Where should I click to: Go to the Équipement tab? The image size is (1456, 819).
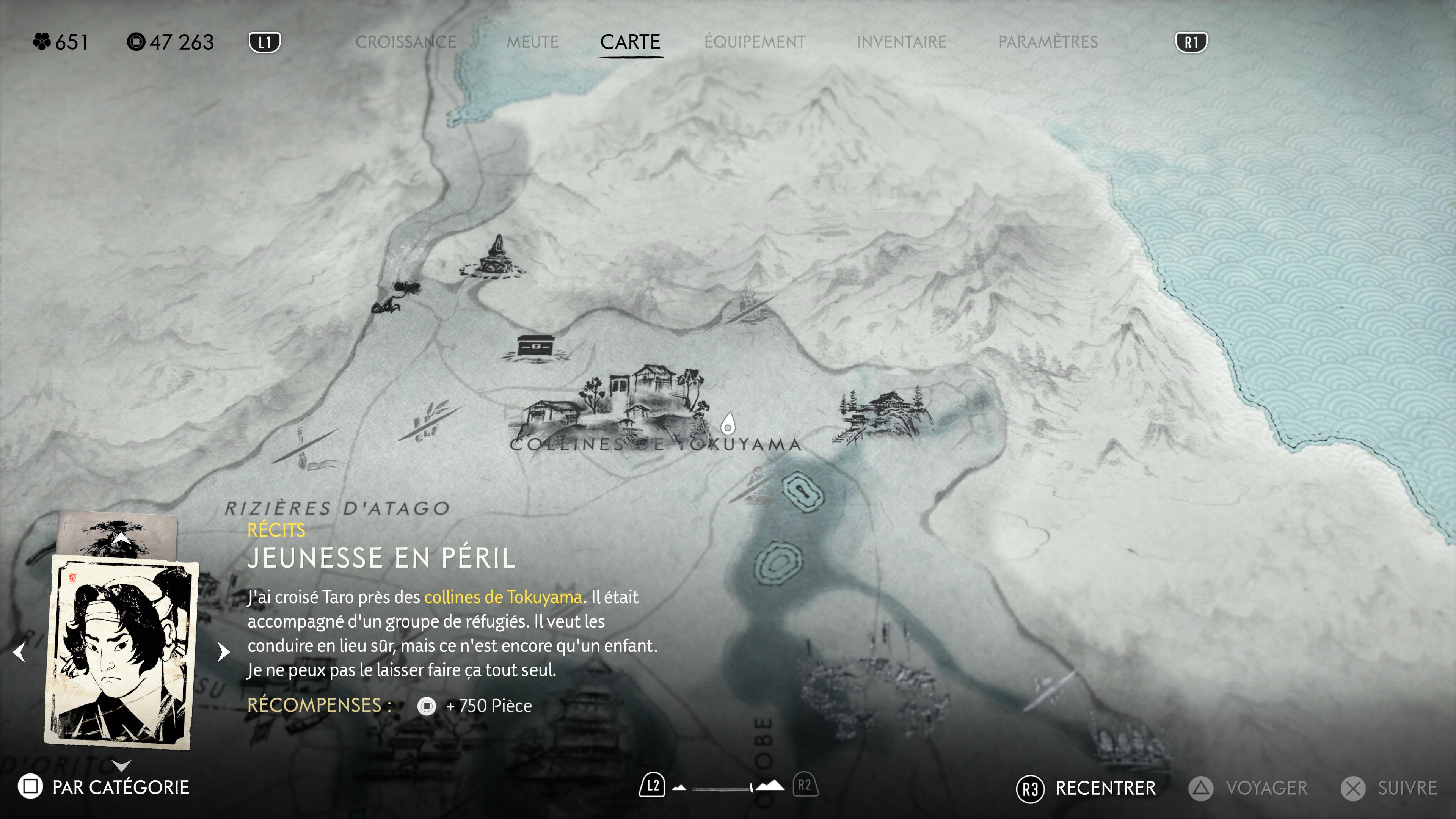coord(755,42)
